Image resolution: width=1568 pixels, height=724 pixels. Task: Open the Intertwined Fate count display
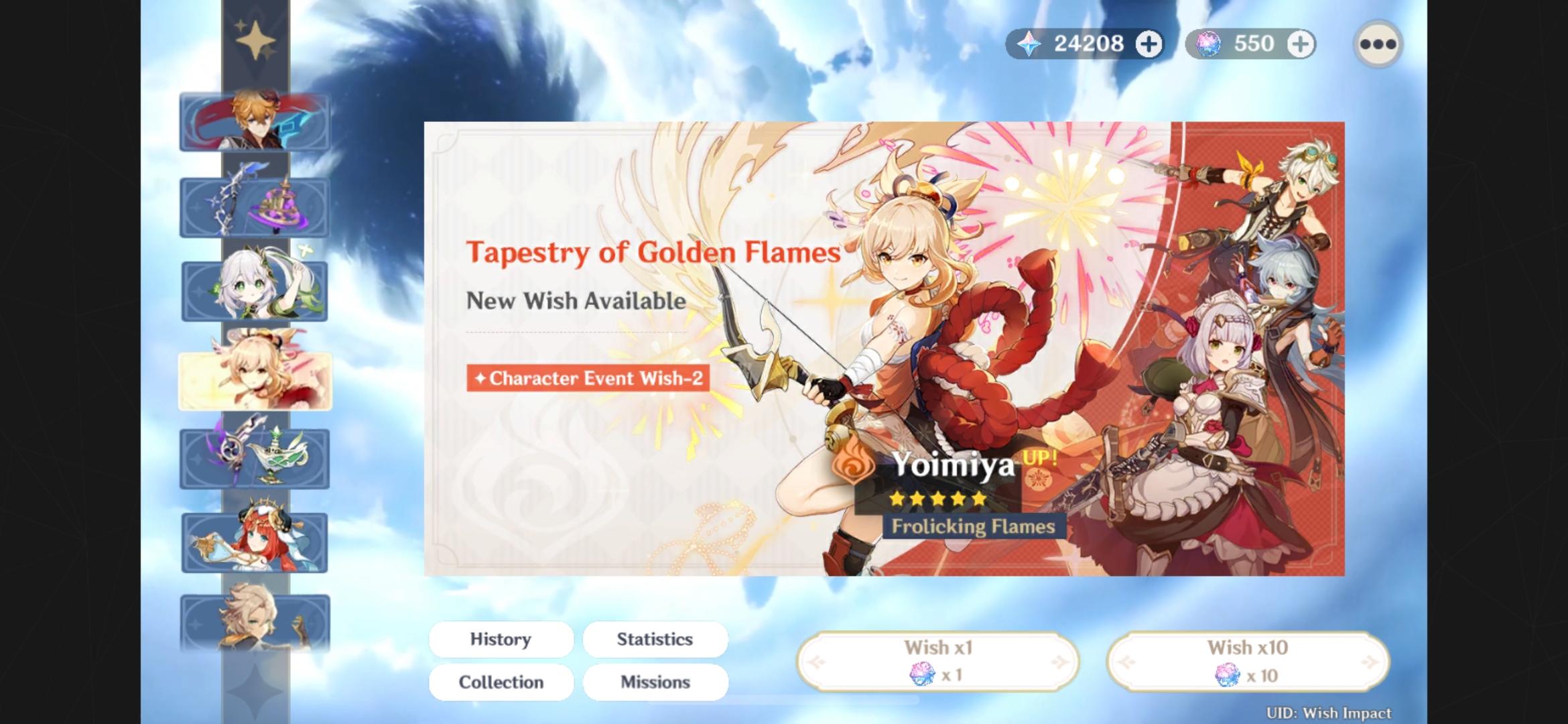(x=1246, y=44)
